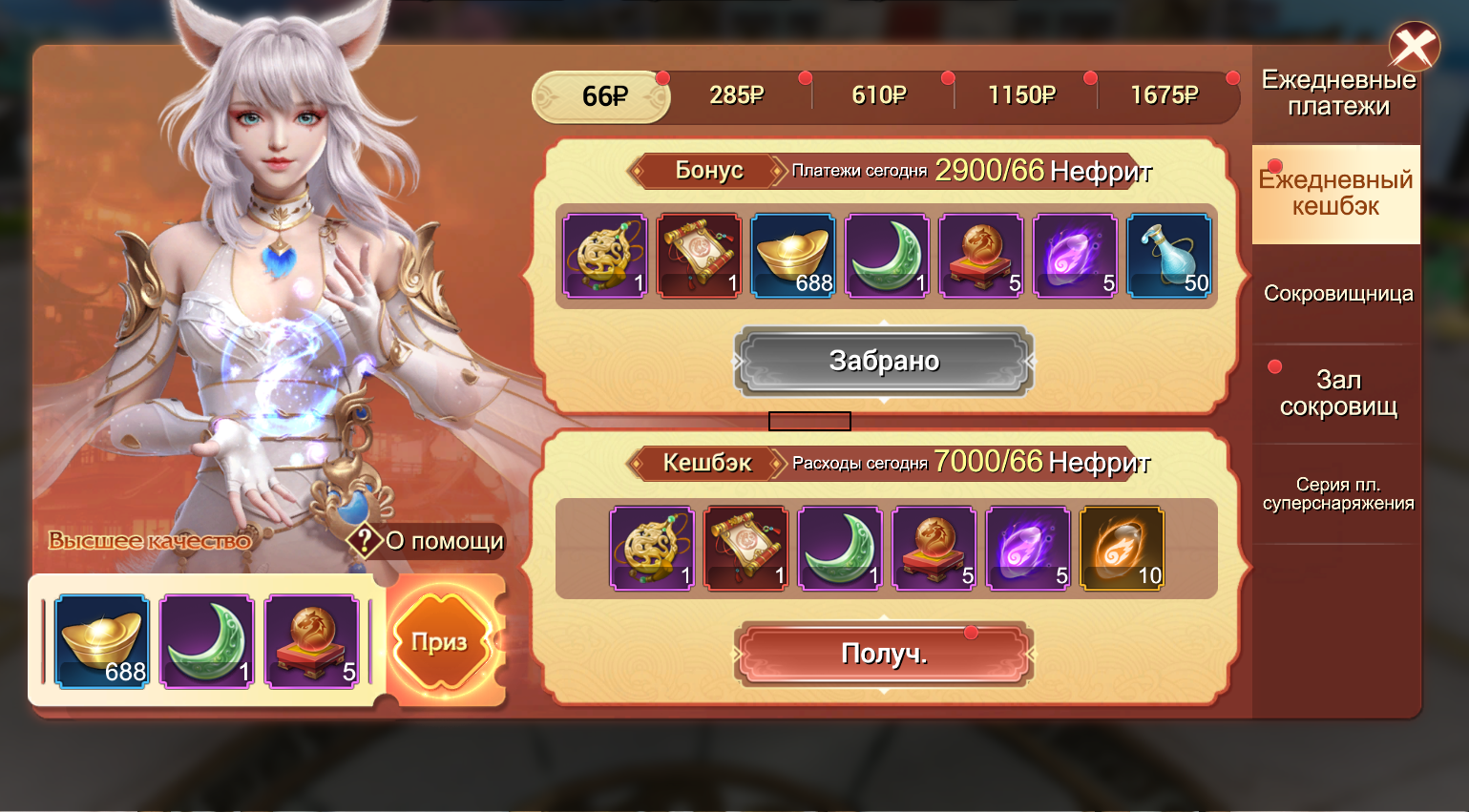Switch to Серия пл. суперснаряжения tab

coord(1337,494)
